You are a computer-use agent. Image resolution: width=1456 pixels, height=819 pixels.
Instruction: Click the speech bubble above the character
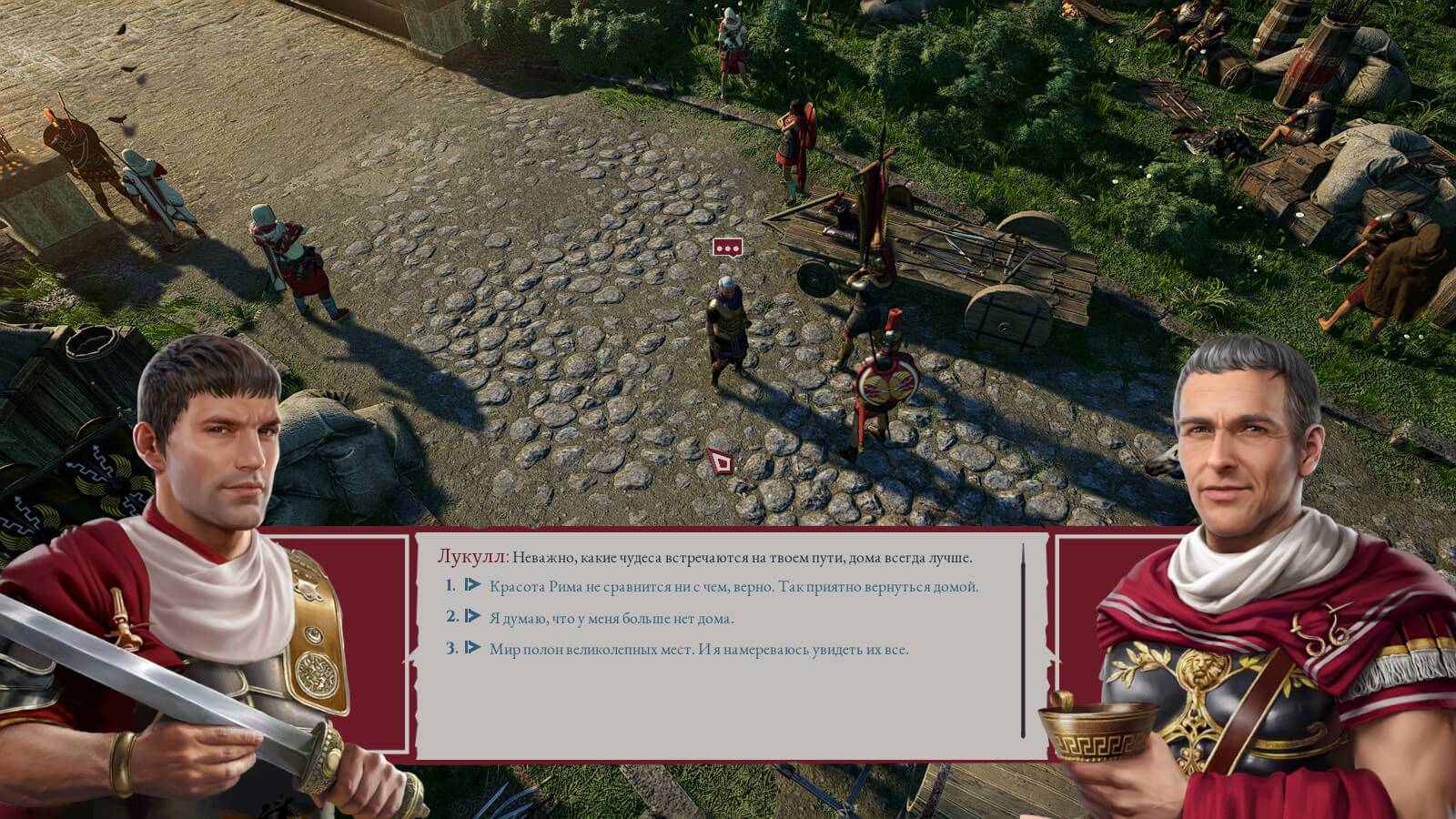(x=726, y=248)
